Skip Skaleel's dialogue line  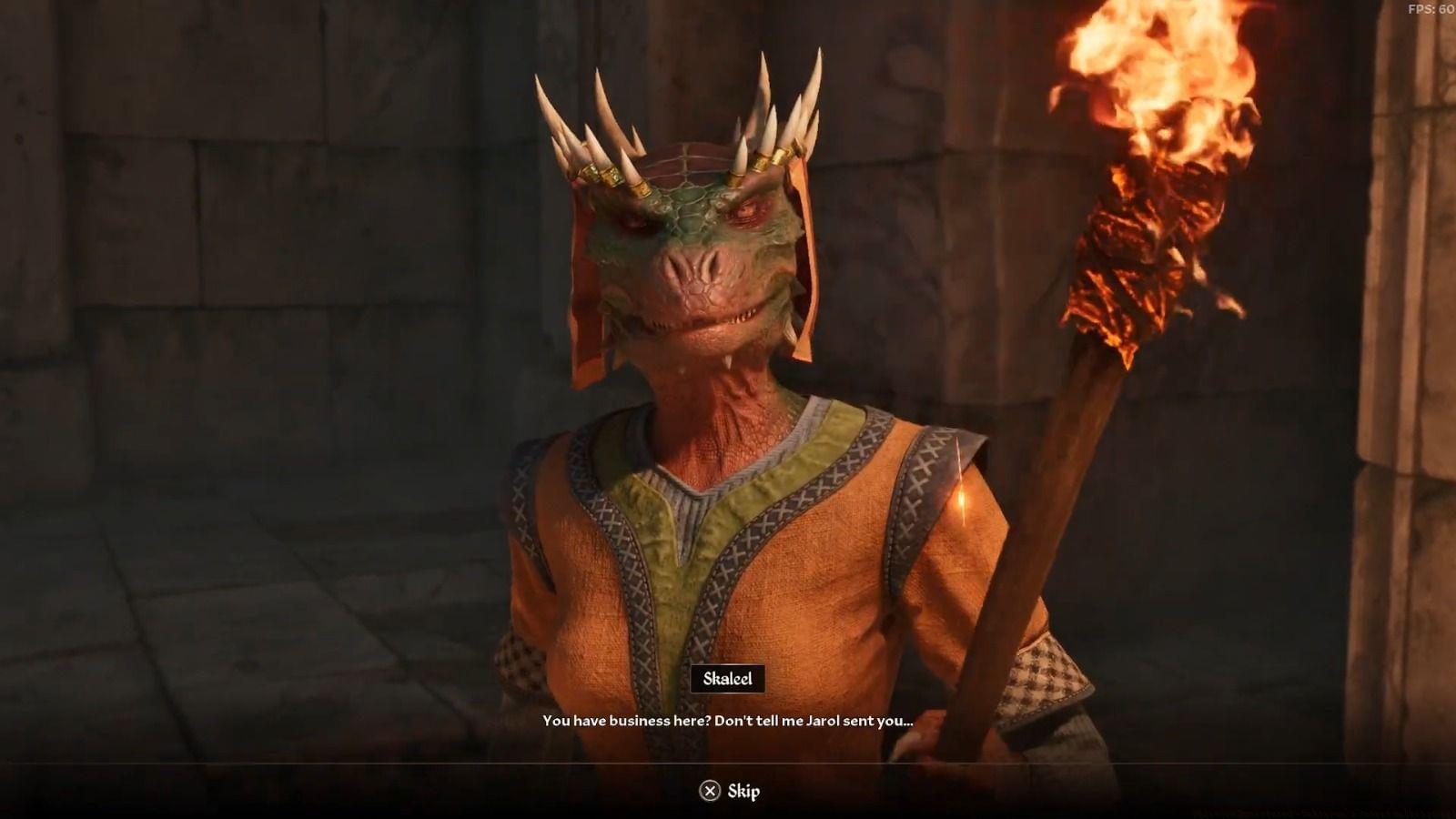[729, 791]
